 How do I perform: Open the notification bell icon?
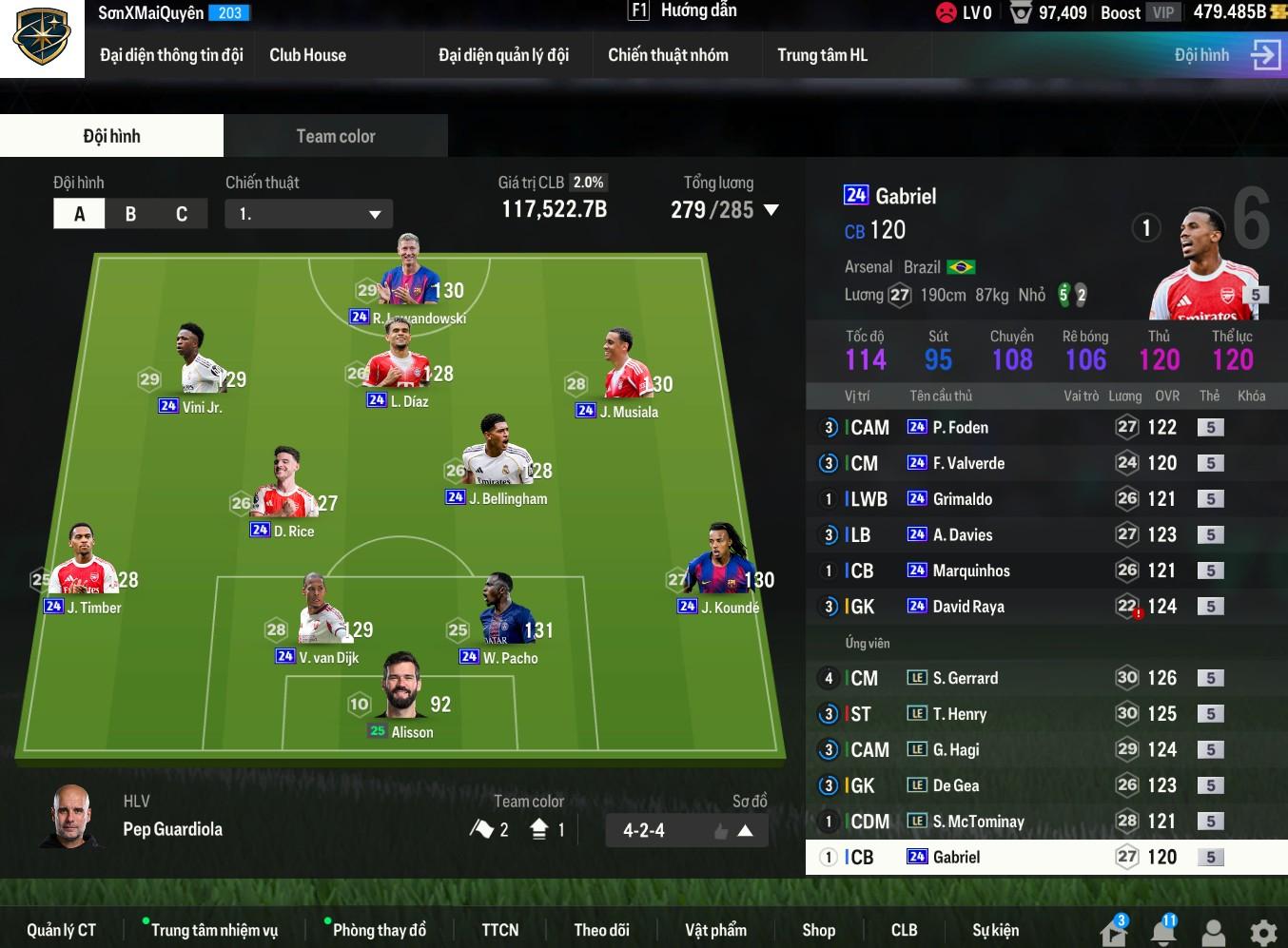[x=1162, y=932]
